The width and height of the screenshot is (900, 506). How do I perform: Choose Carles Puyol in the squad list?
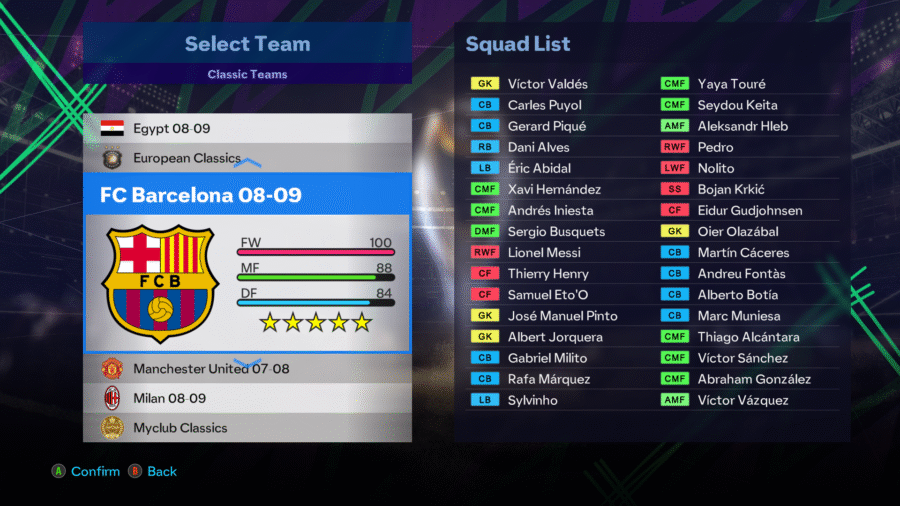coord(544,105)
